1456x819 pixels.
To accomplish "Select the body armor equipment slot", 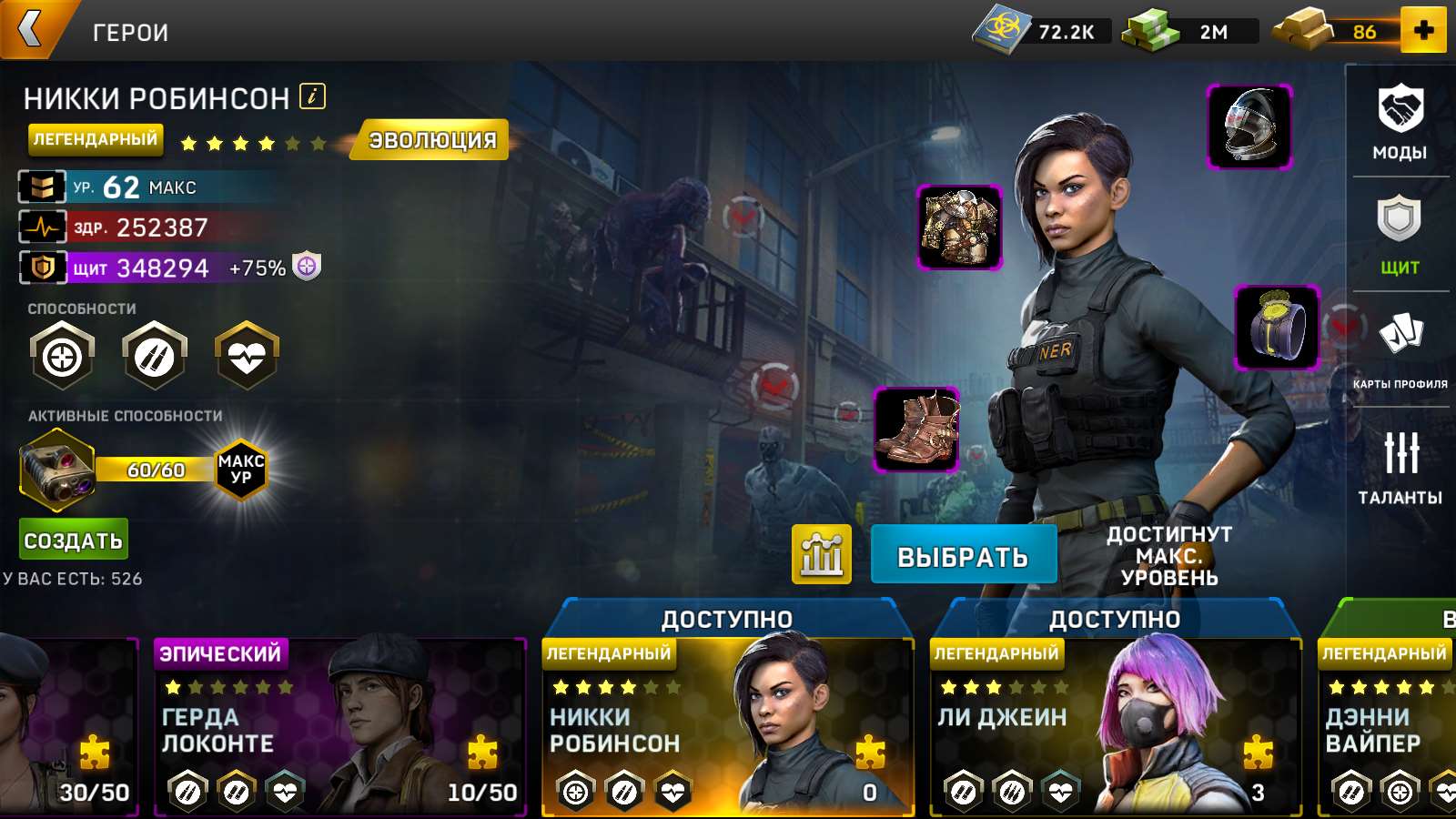I will tap(959, 227).
